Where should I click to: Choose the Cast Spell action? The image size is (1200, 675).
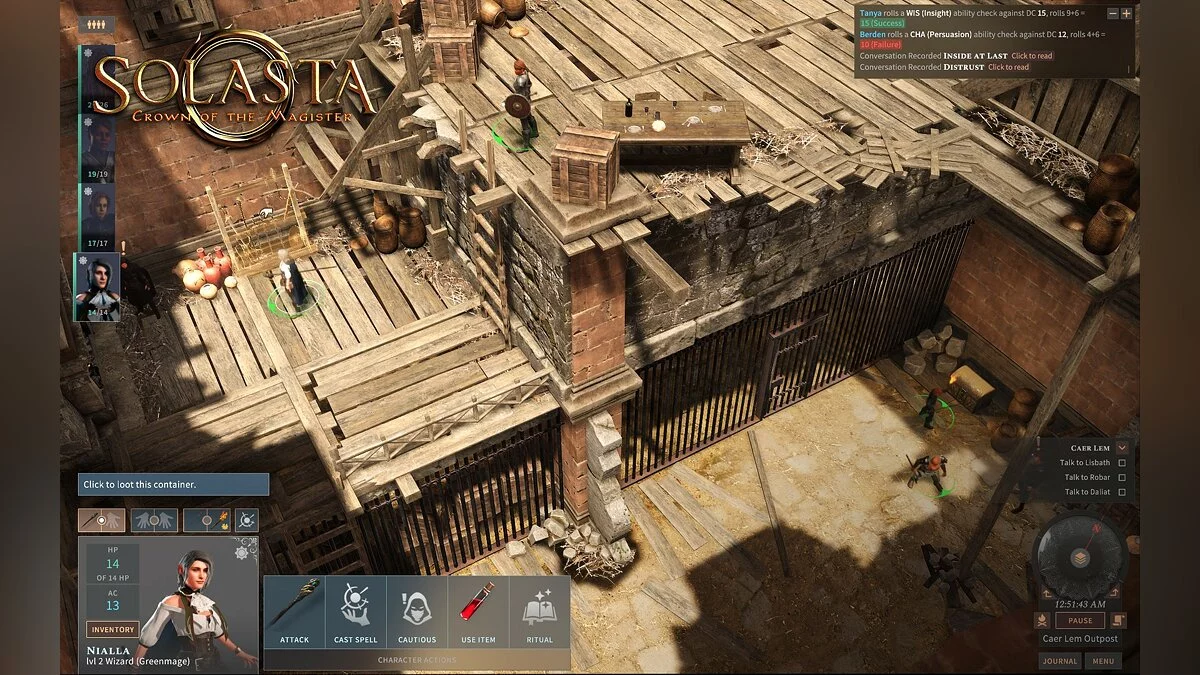[x=356, y=611]
